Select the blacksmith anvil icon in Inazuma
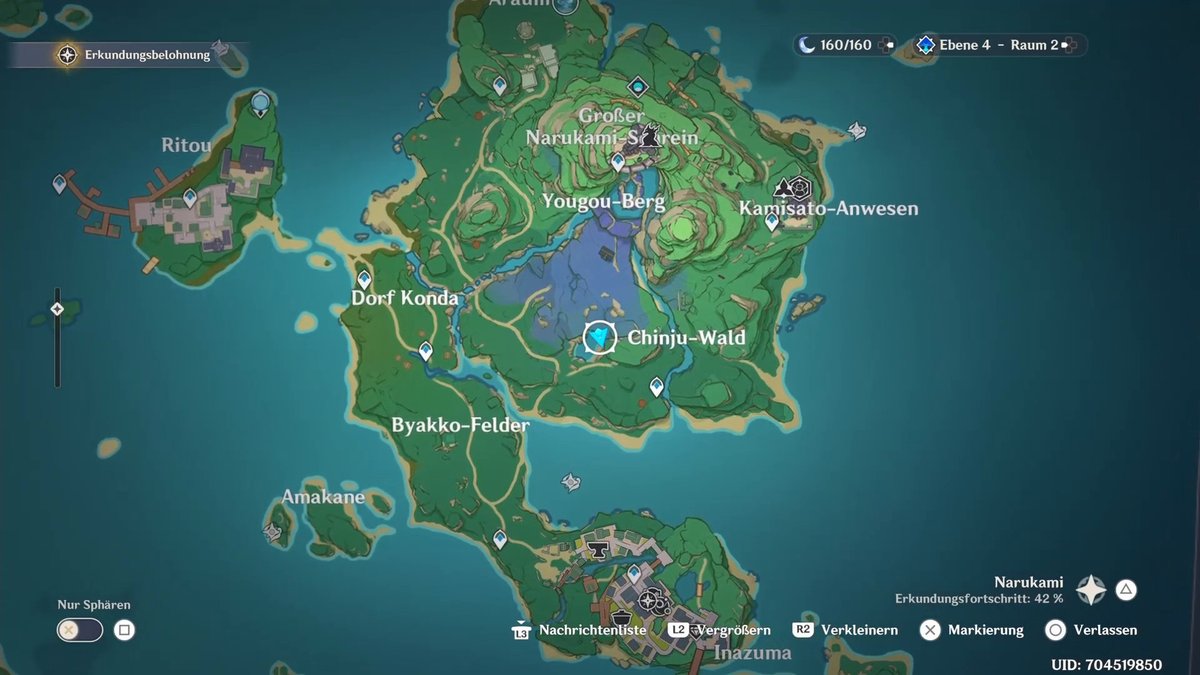 click(x=599, y=551)
